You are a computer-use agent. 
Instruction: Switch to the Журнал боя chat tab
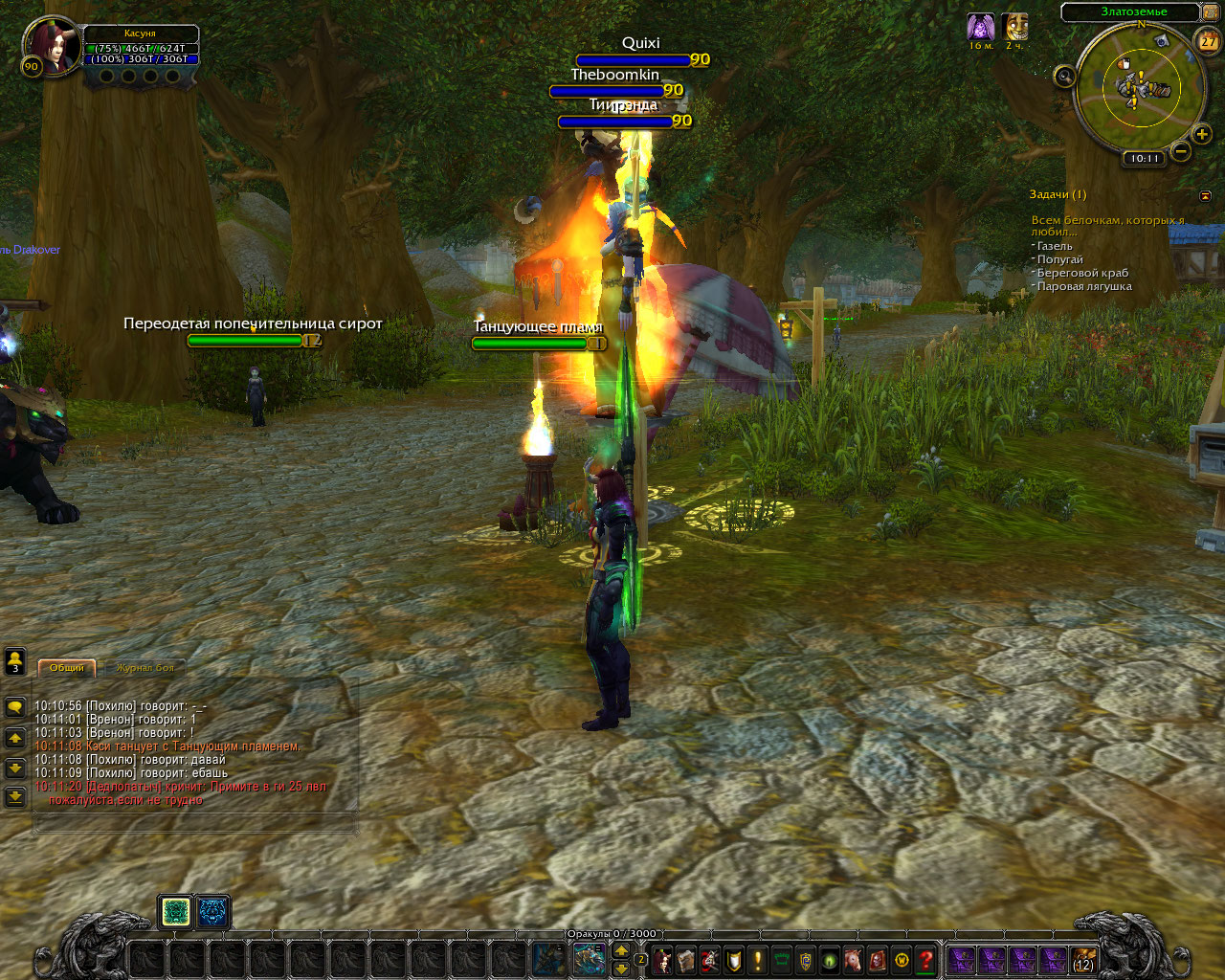145,668
